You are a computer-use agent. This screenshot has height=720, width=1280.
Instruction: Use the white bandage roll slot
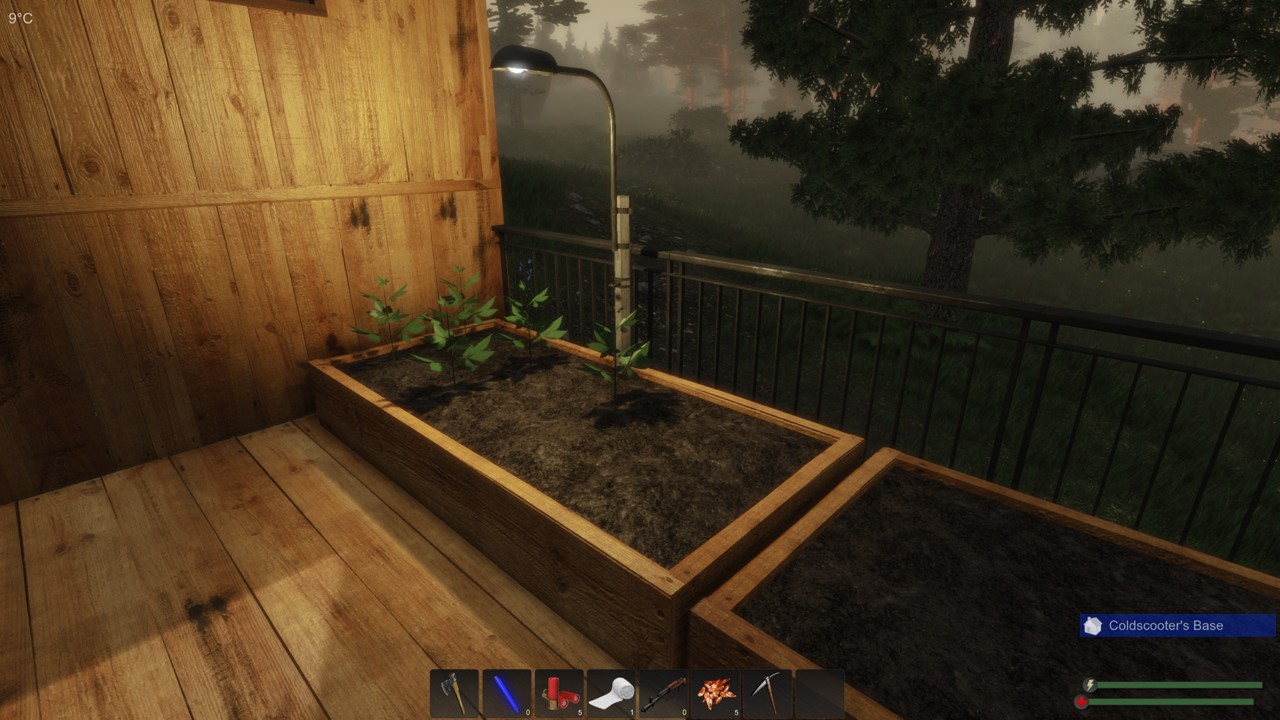point(611,693)
